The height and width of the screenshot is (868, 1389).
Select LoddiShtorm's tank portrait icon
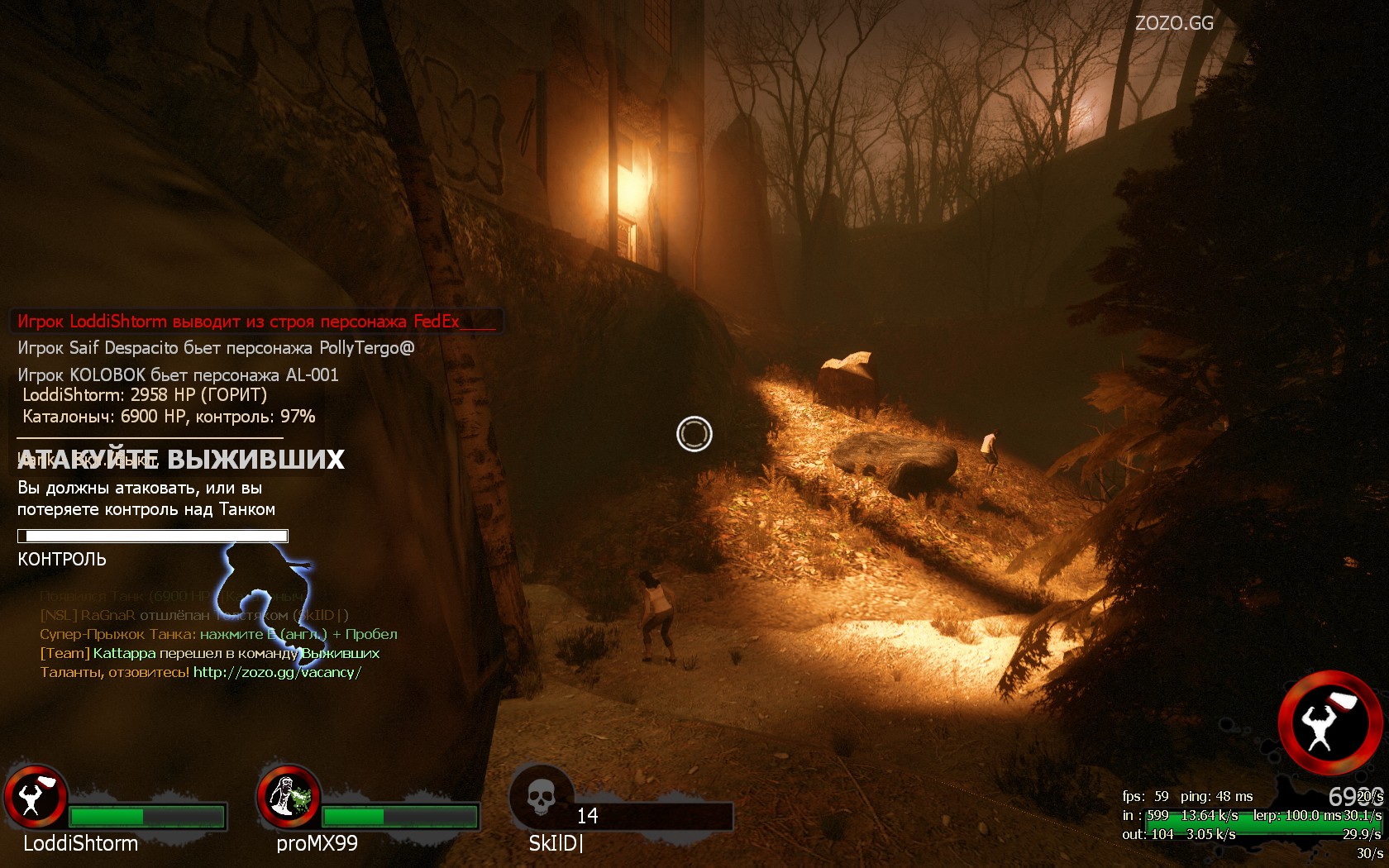tap(36, 797)
